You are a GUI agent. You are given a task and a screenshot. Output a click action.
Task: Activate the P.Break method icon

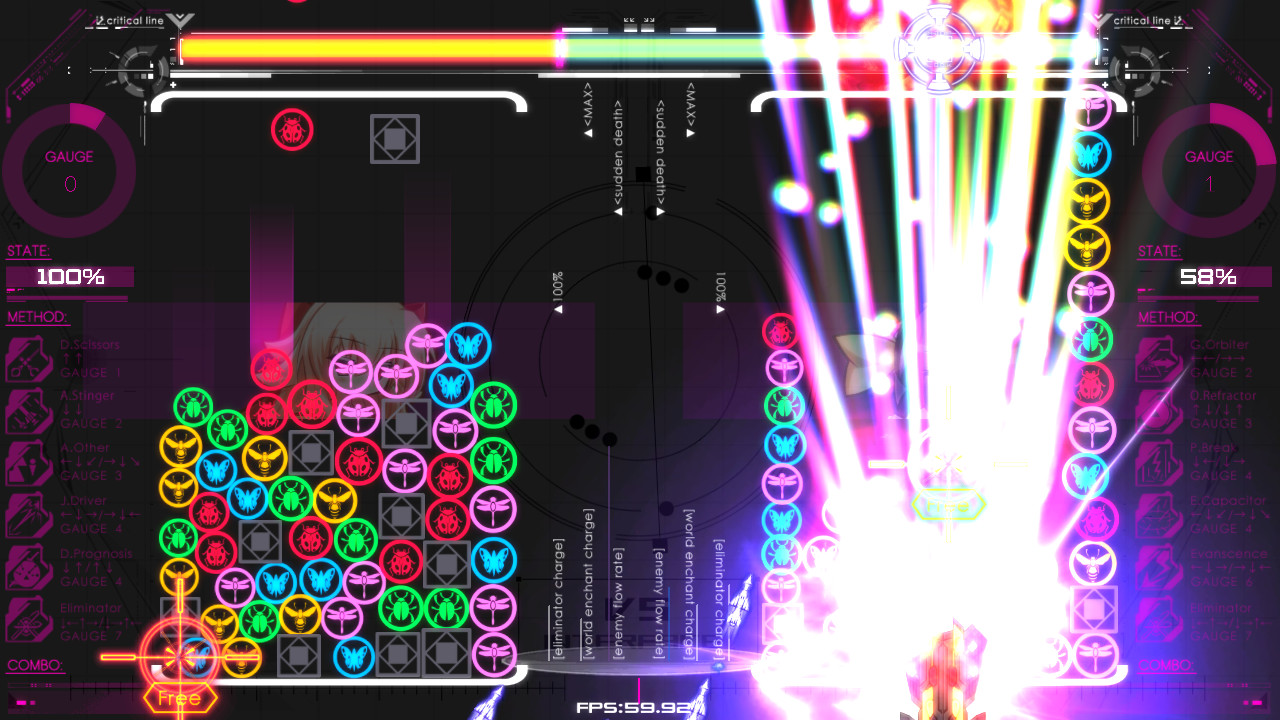coord(1161,462)
